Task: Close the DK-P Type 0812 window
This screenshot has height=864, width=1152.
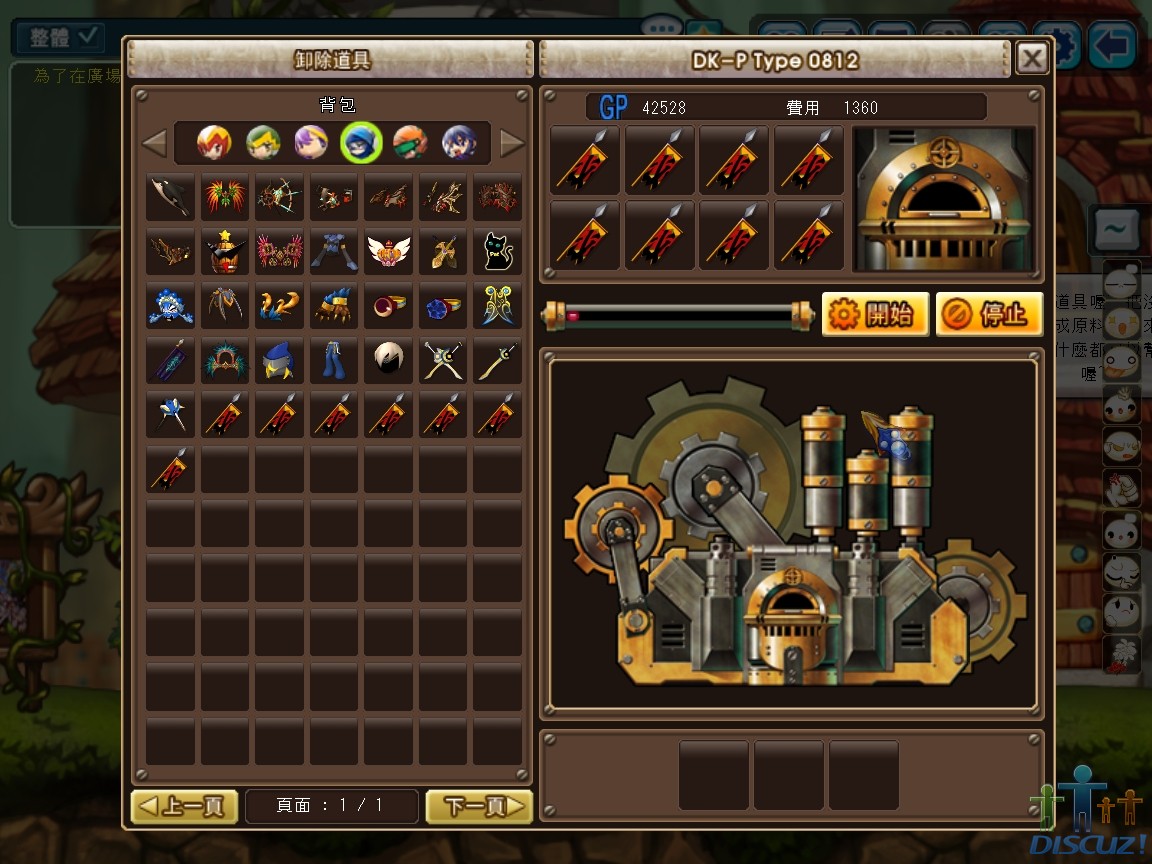Action: pyautogui.click(x=1032, y=59)
